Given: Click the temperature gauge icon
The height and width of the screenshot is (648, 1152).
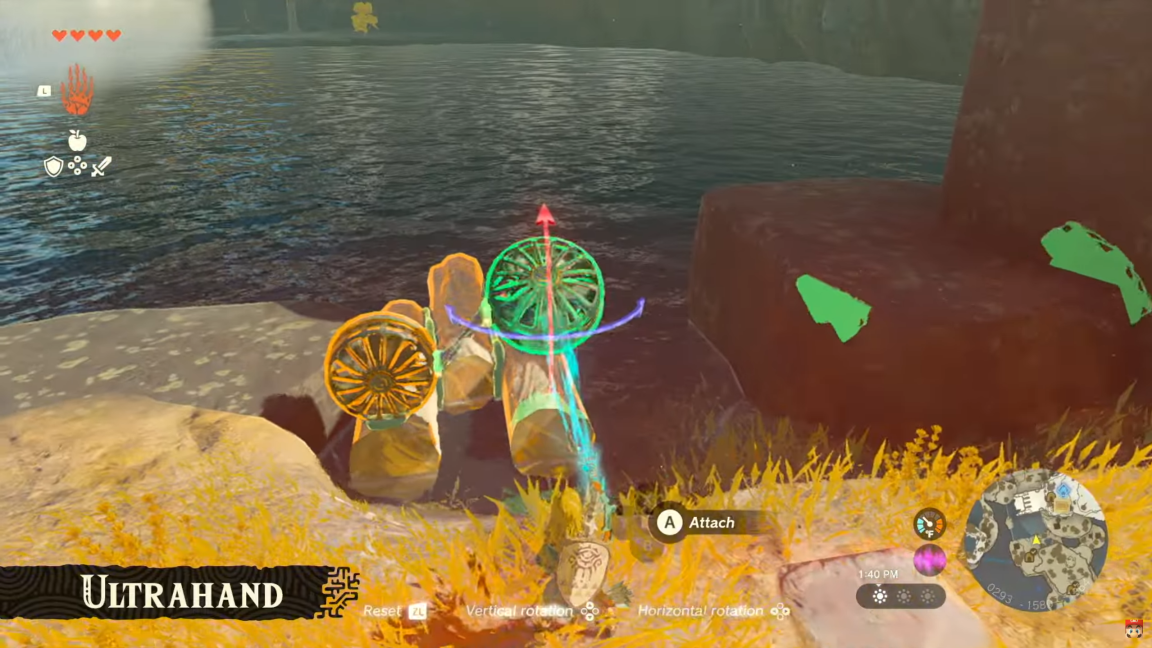Looking at the screenshot, I should coord(929,524).
